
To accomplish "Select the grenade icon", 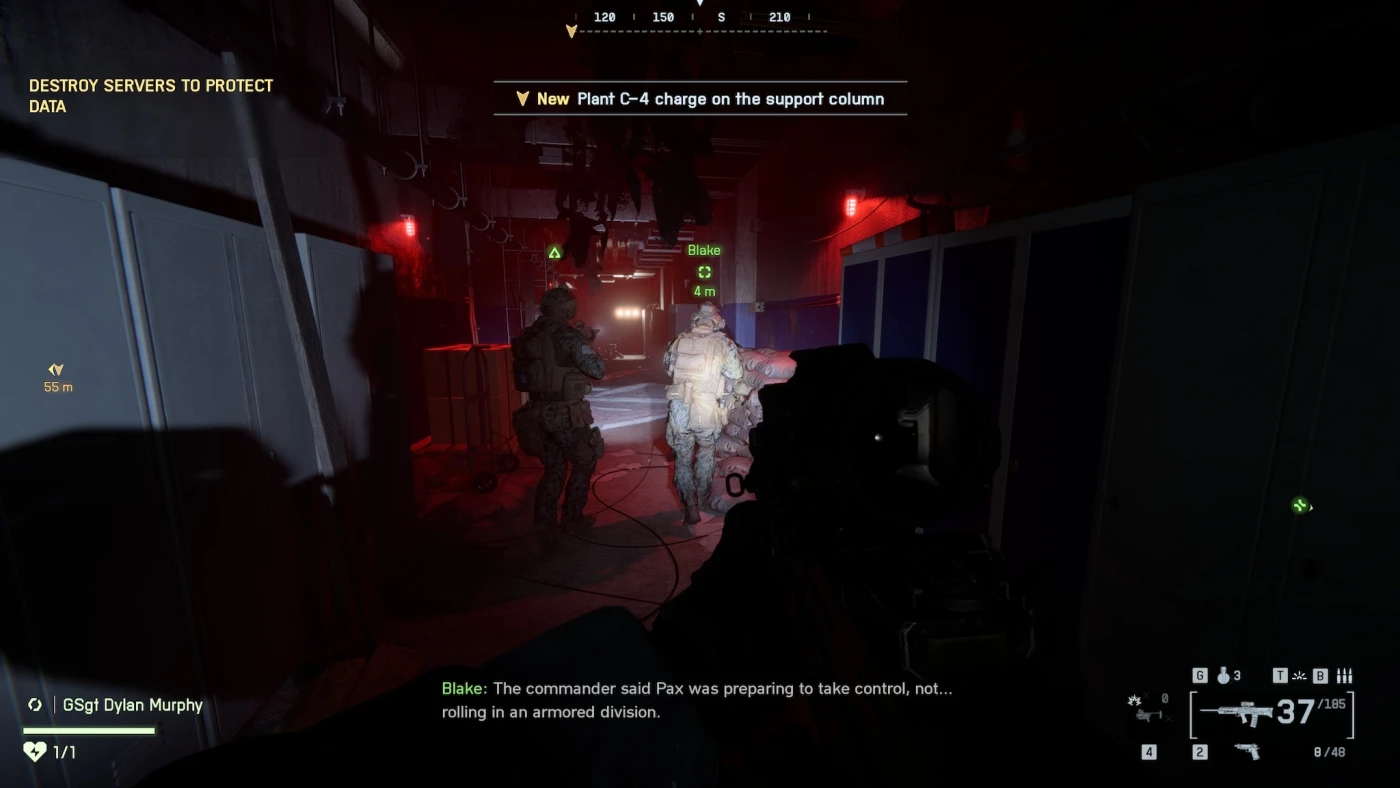I will click(1223, 676).
